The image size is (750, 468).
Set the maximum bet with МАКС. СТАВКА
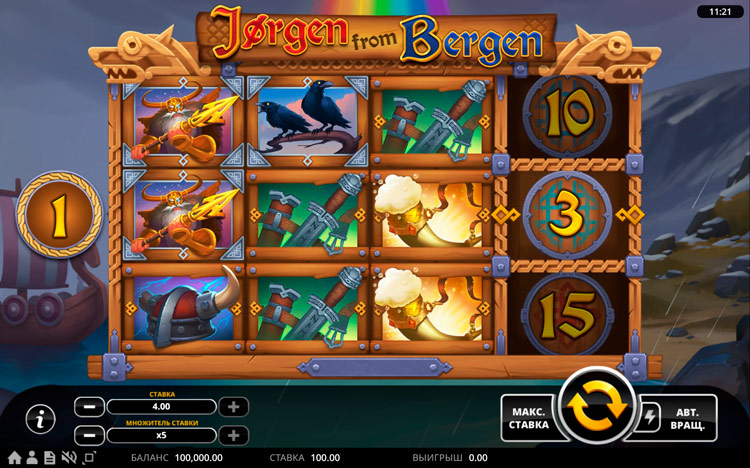tap(528, 417)
